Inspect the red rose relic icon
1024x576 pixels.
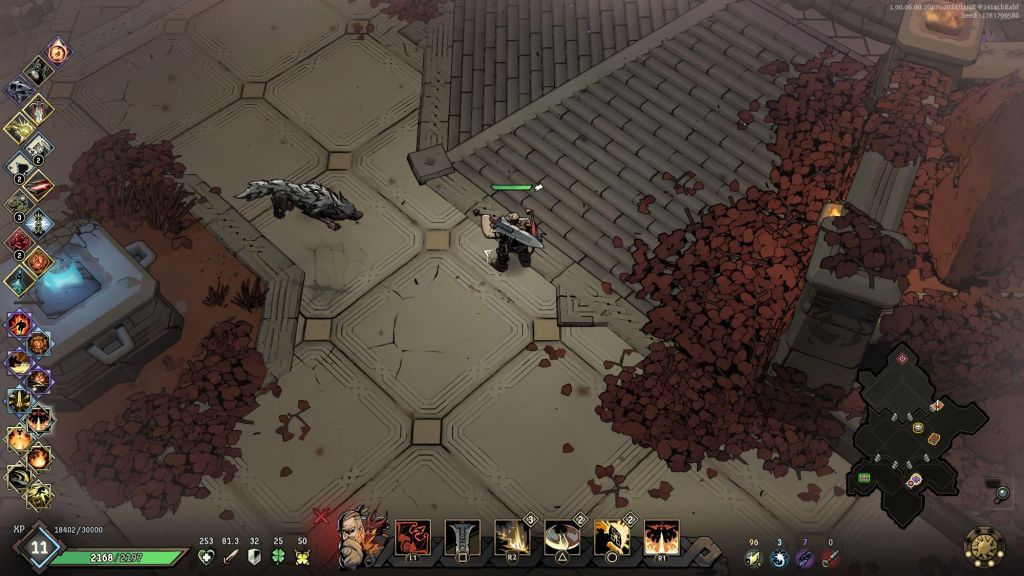click(x=19, y=241)
